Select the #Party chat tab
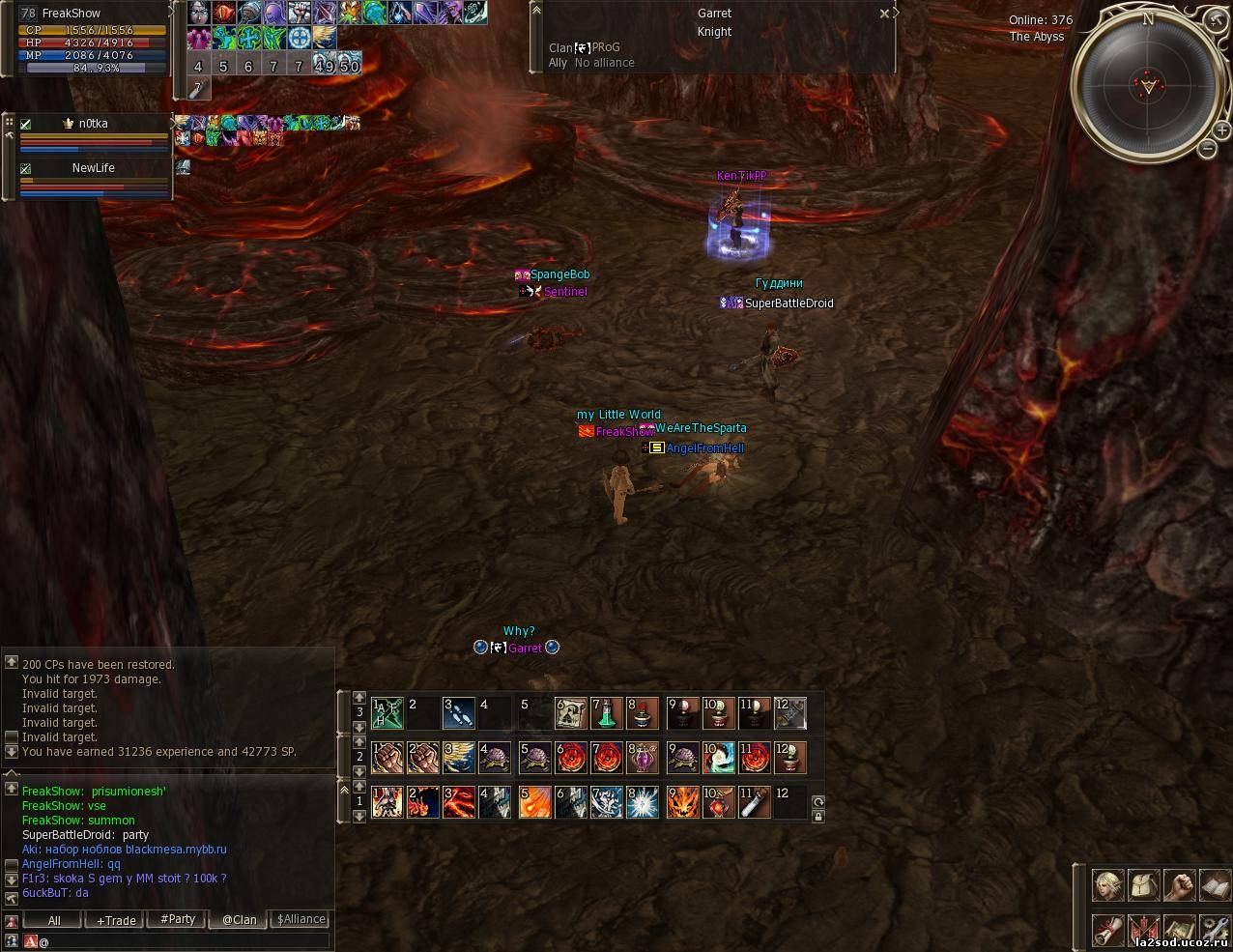 [178, 920]
